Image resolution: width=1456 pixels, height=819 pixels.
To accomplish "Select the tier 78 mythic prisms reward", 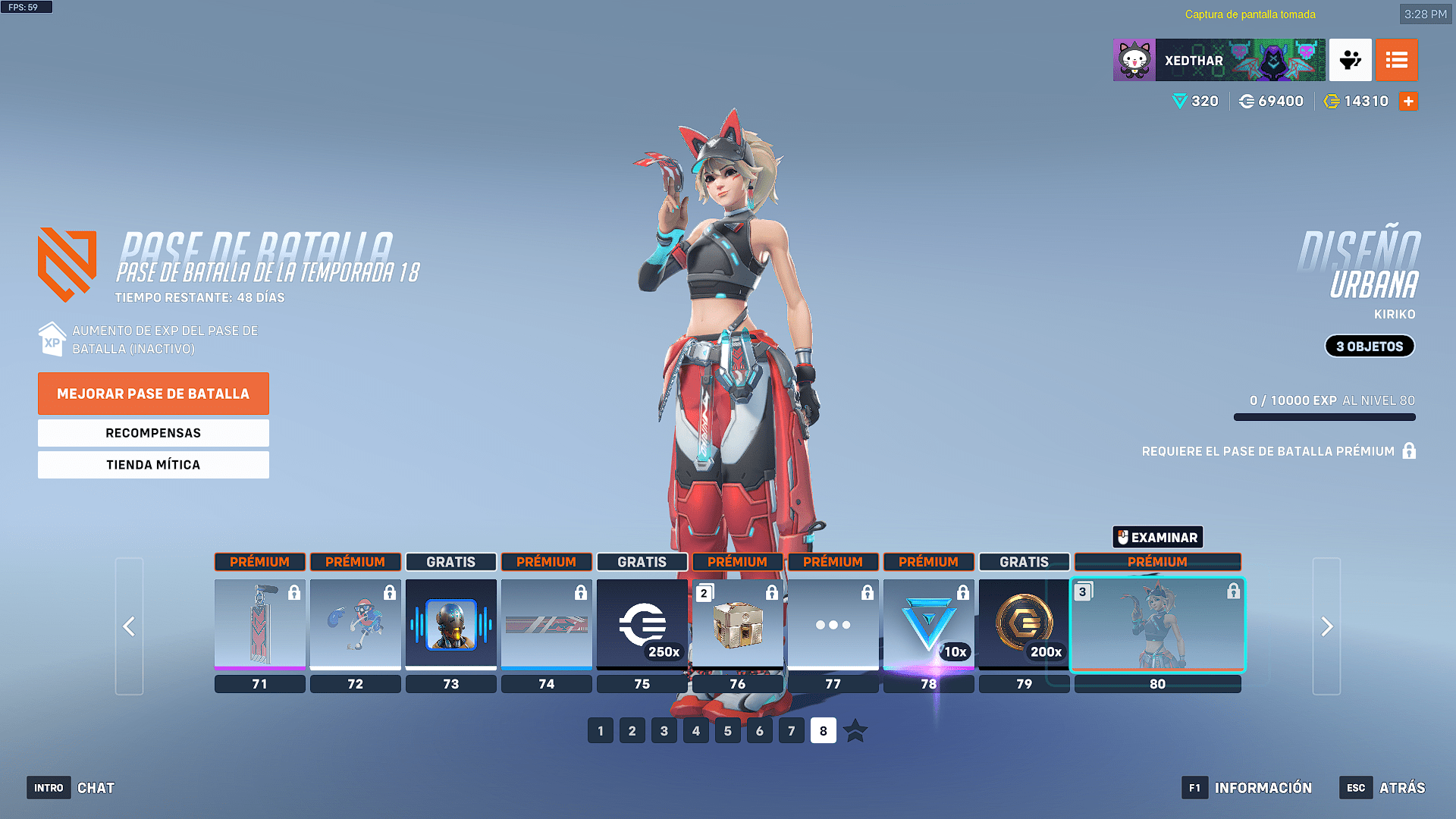I will (x=929, y=624).
